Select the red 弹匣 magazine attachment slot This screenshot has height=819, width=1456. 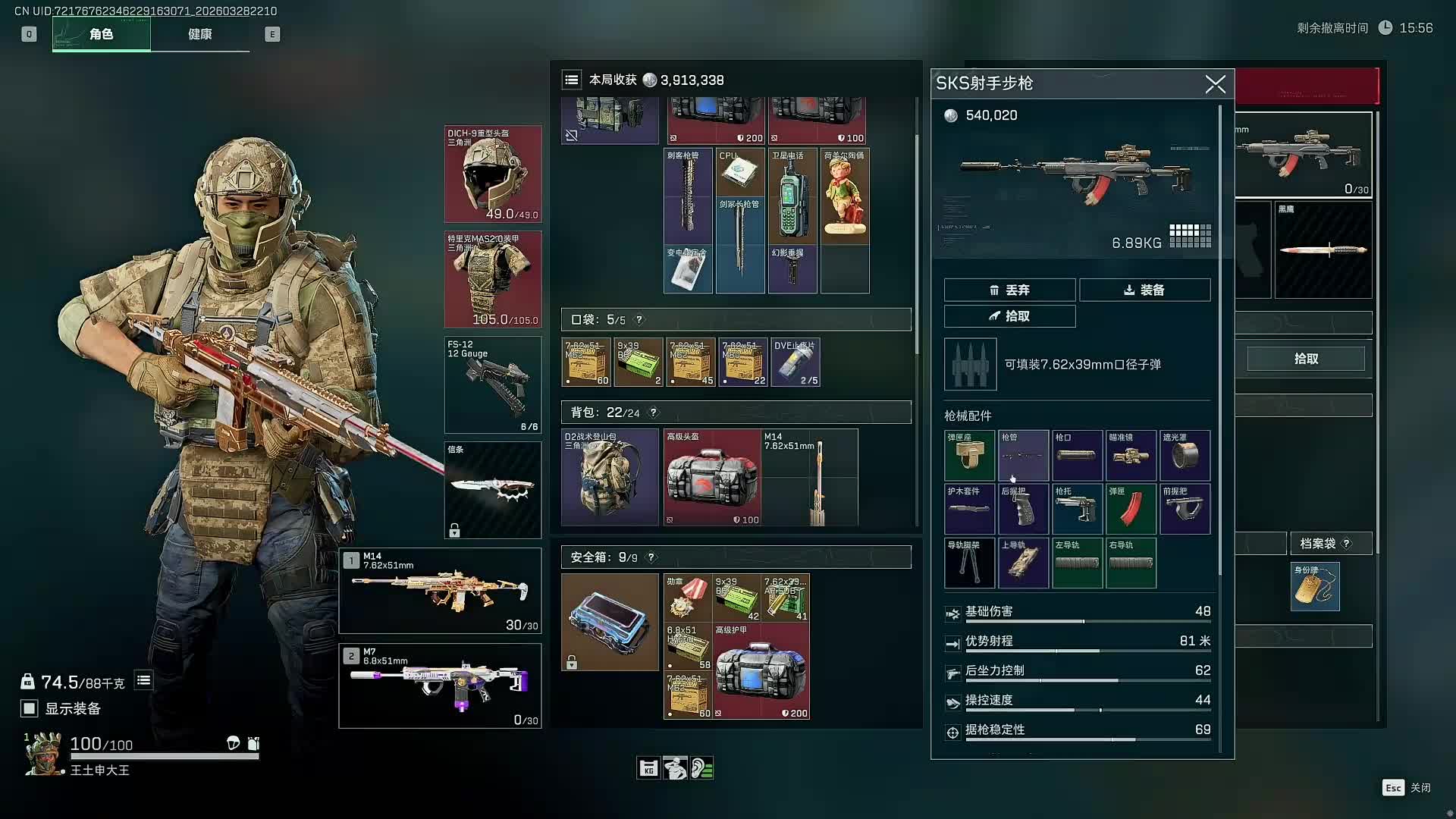1131,509
